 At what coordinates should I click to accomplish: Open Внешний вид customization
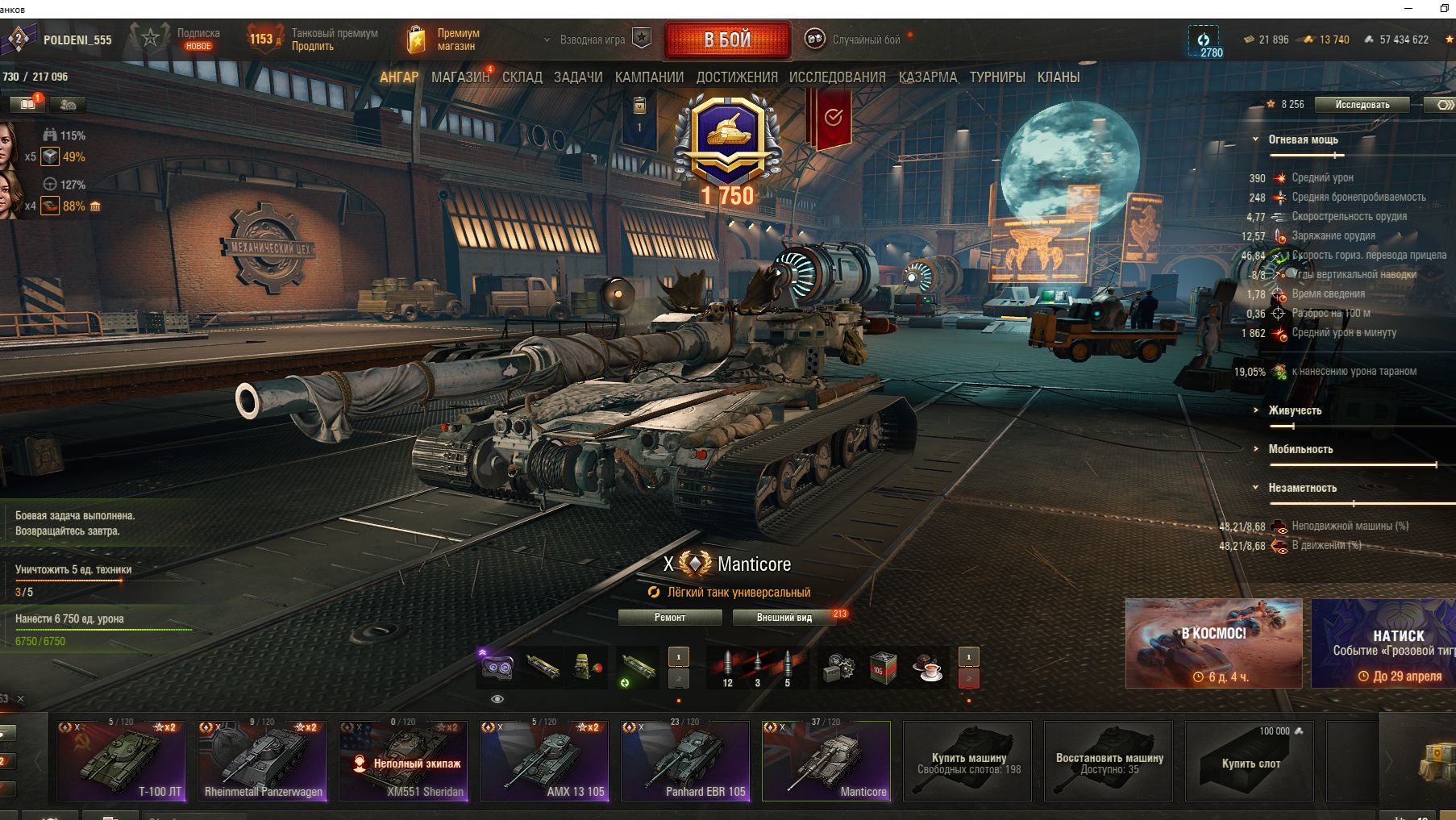(784, 618)
